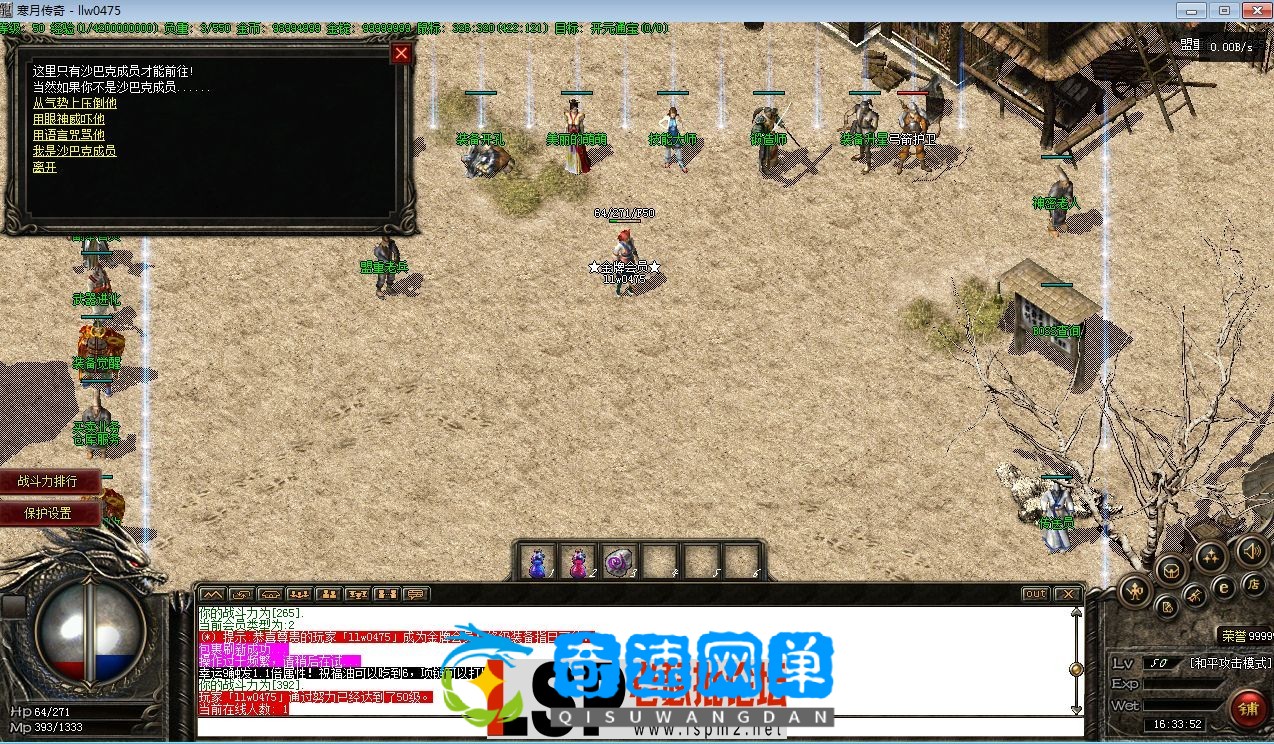Pick the reply "用语言咒骂他"

68,135
